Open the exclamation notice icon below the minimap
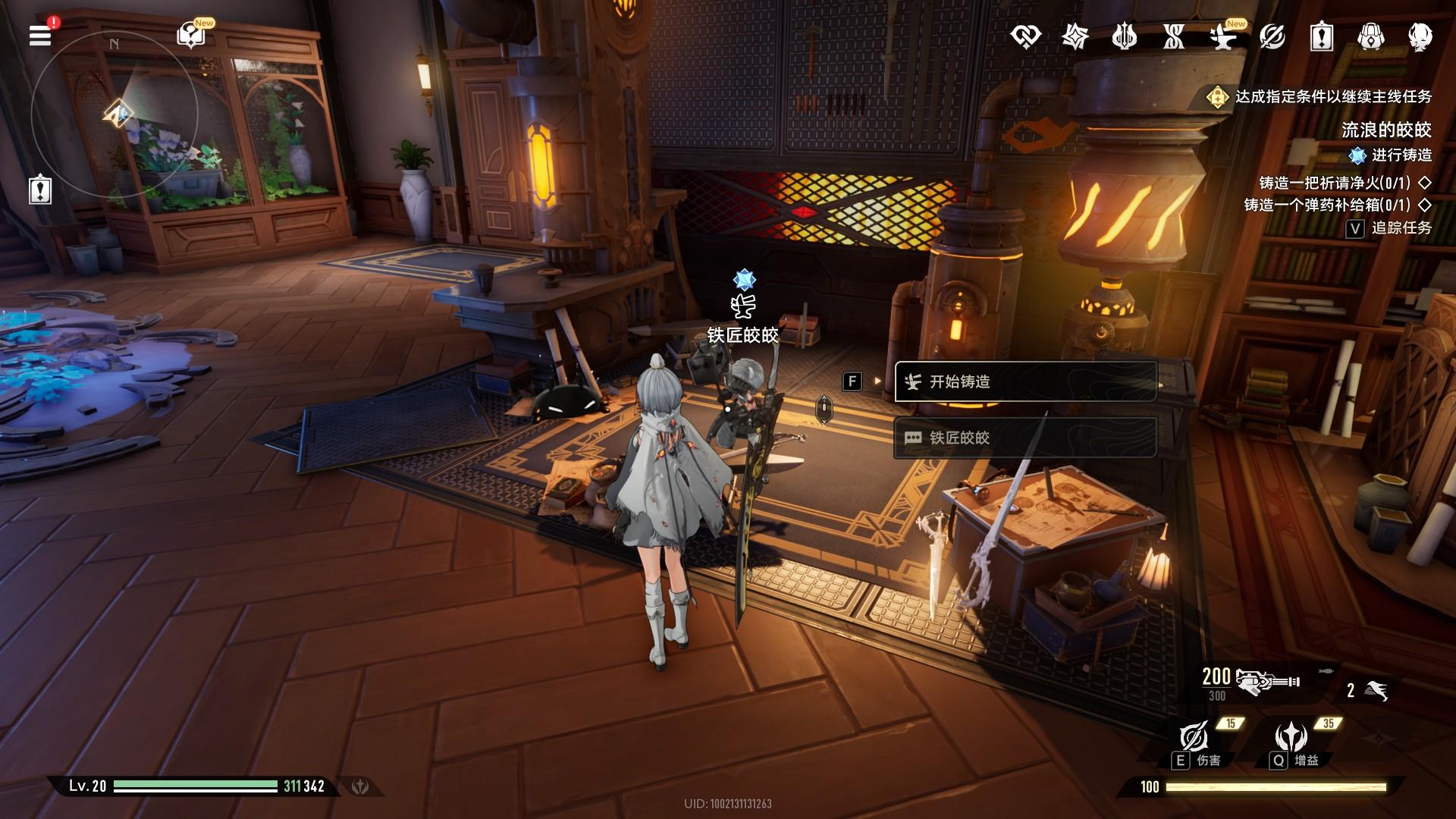 [40, 189]
